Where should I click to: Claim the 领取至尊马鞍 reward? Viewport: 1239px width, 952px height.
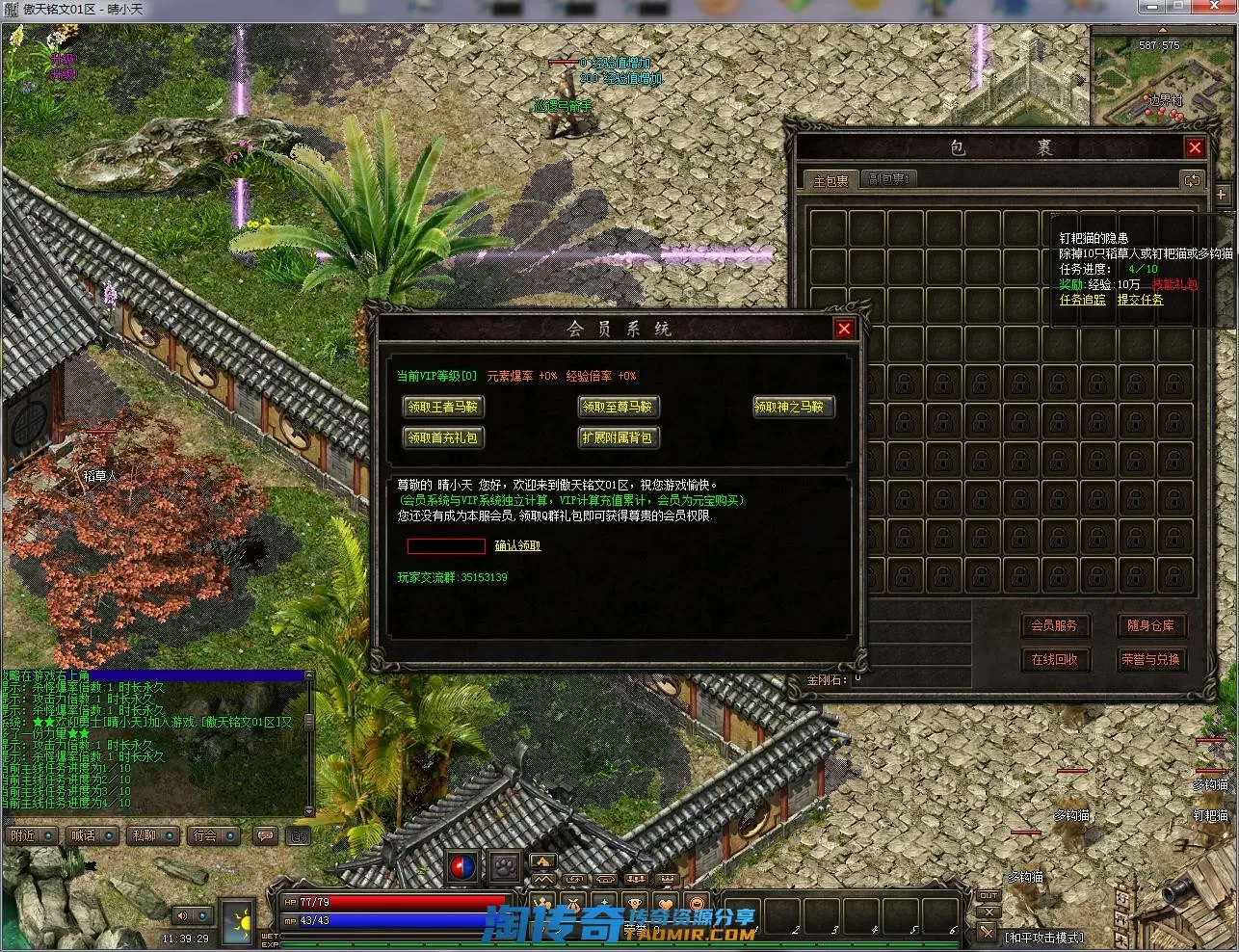point(618,407)
